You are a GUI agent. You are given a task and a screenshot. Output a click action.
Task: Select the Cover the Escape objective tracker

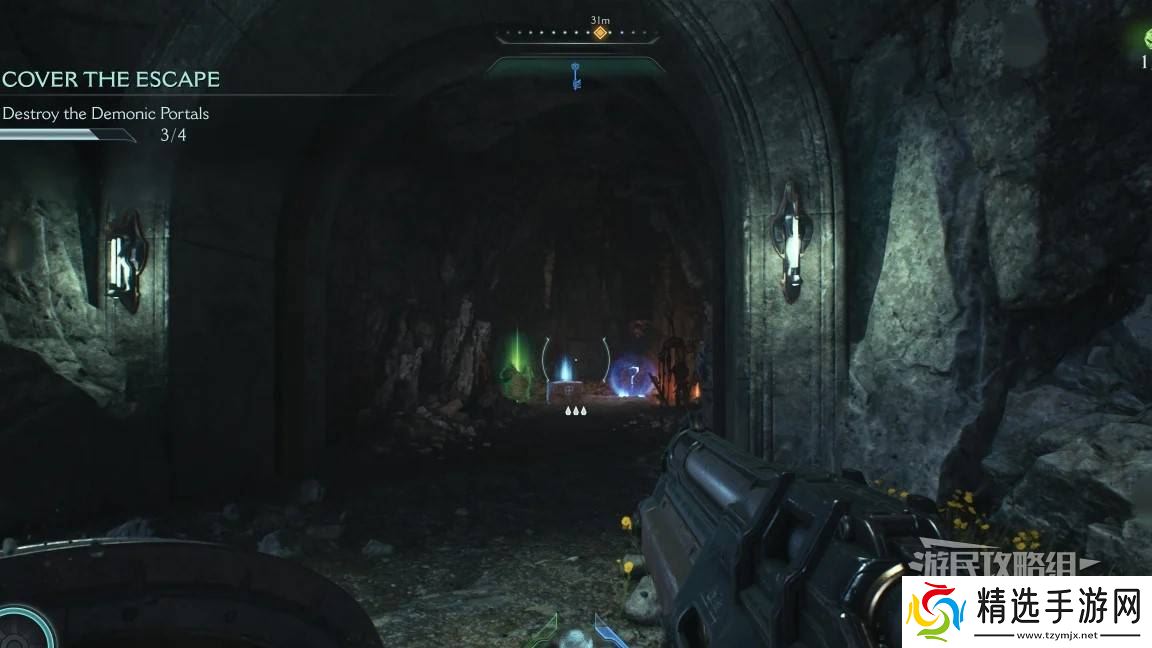coord(110,80)
